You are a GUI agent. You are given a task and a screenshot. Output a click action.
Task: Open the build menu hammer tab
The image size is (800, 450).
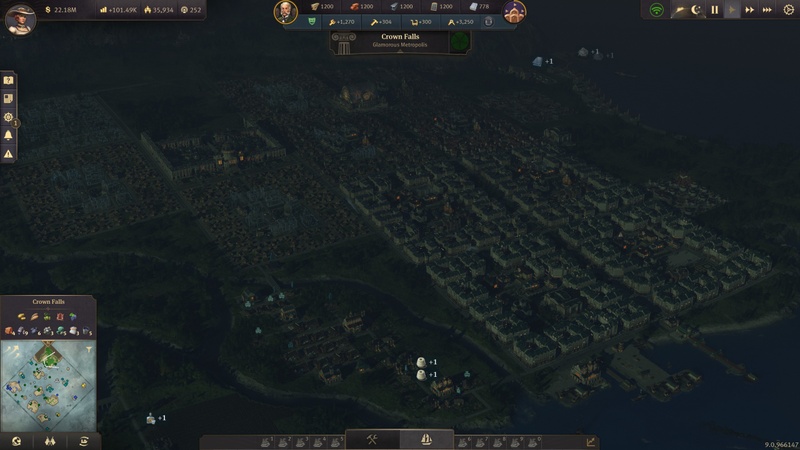[371, 440]
